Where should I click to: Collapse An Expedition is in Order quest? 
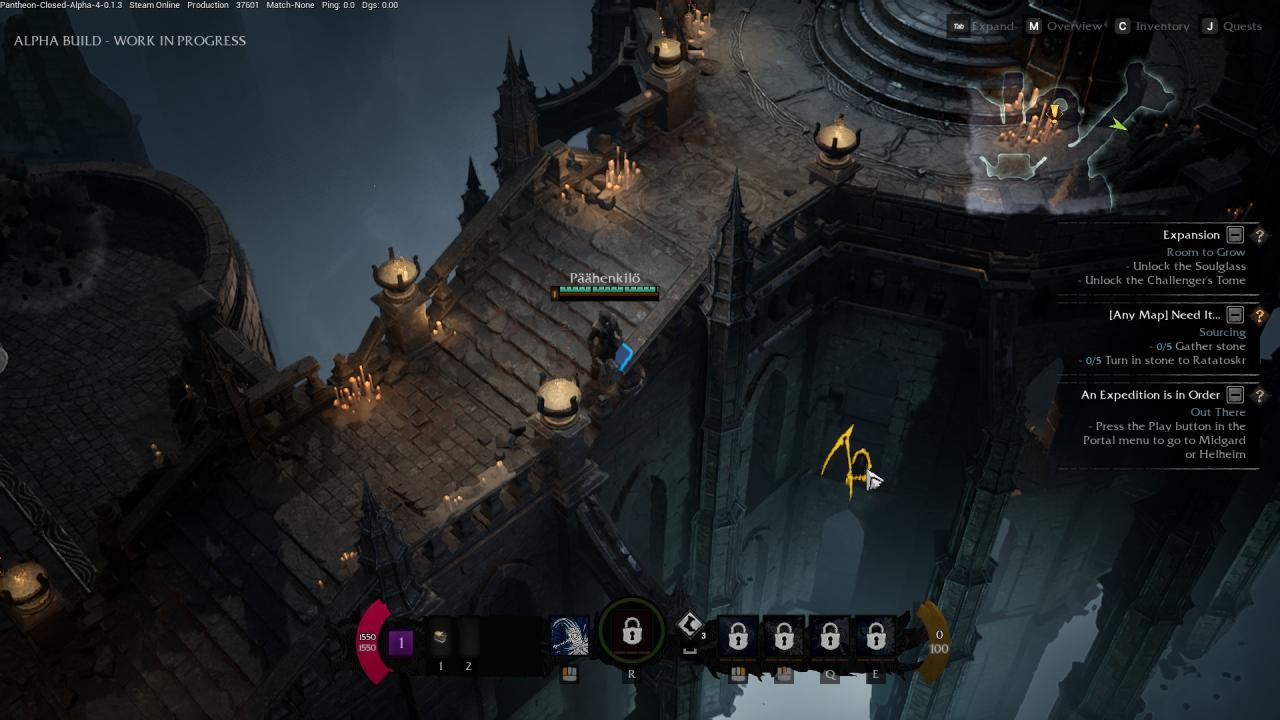click(1235, 395)
